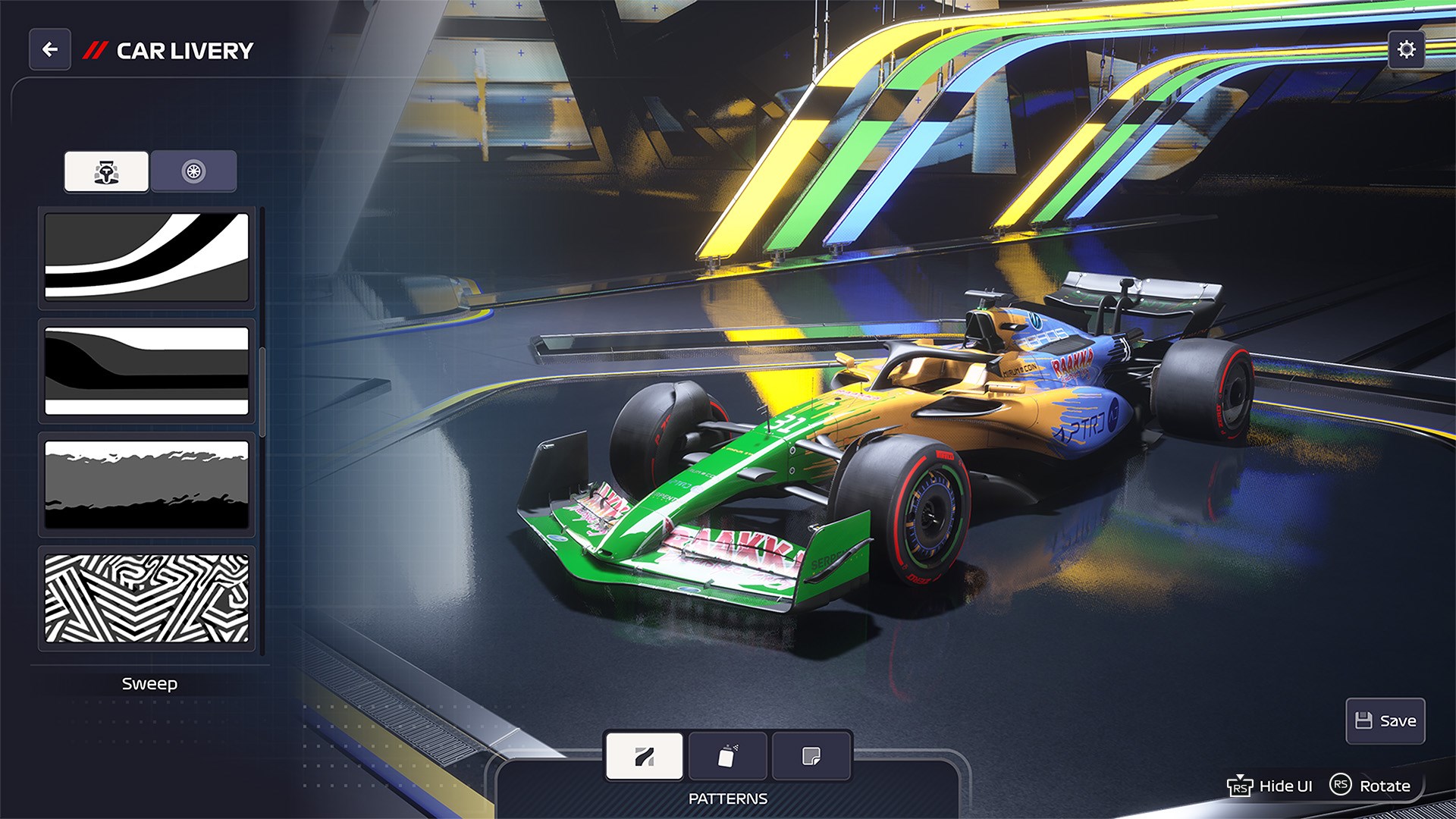1456x819 pixels.
Task: Toggle Hide UI option
Action: (x=1270, y=786)
